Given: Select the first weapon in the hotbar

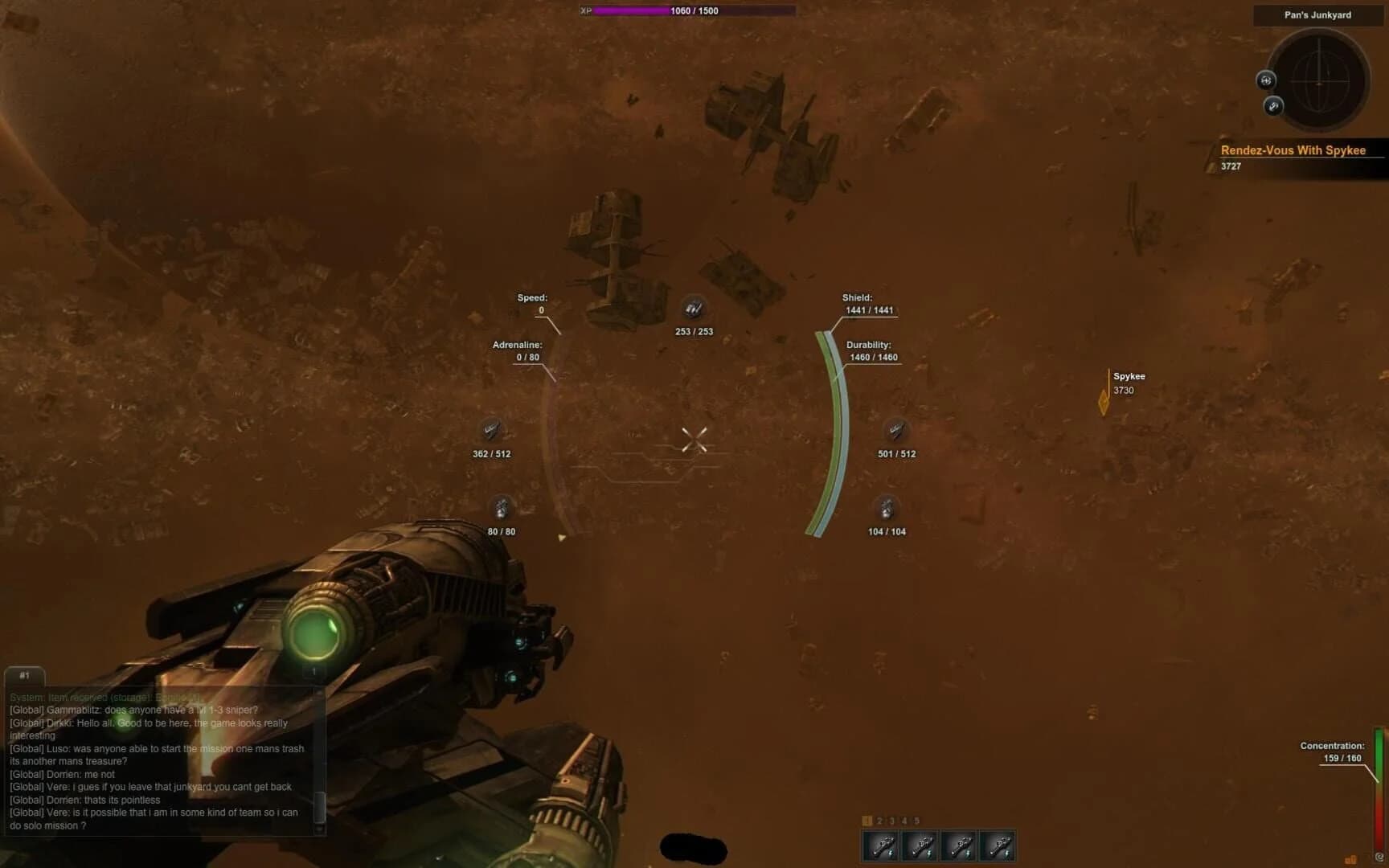Looking at the screenshot, I should pos(880,845).
